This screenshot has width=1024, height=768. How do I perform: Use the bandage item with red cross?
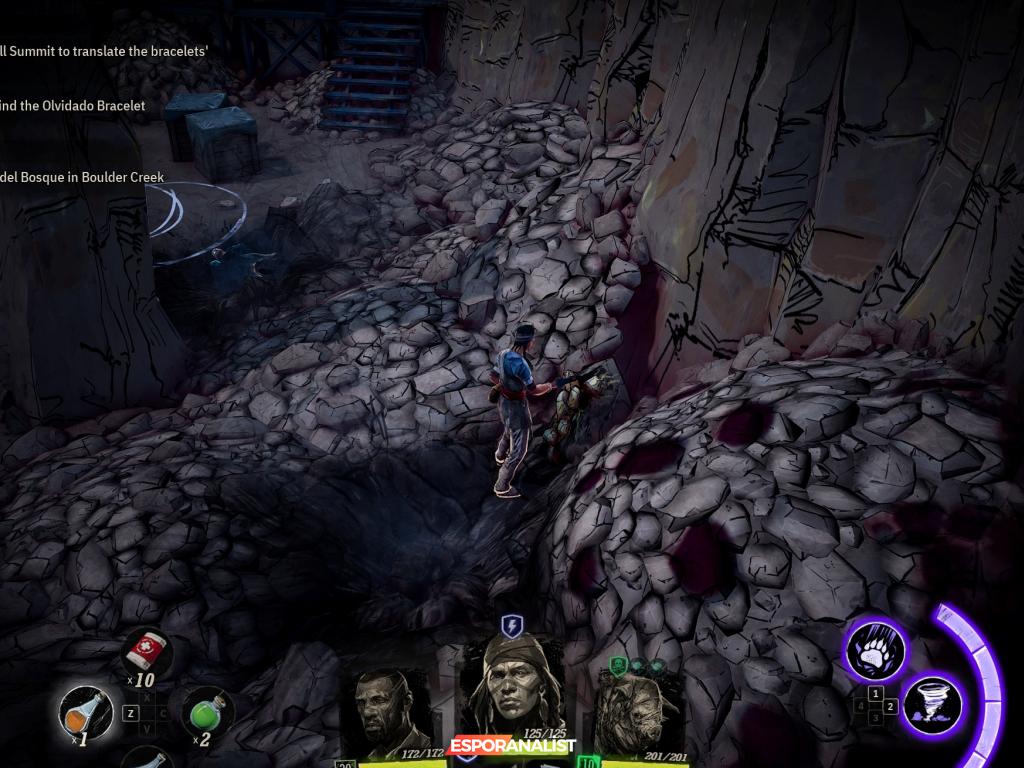click(146, 654)
